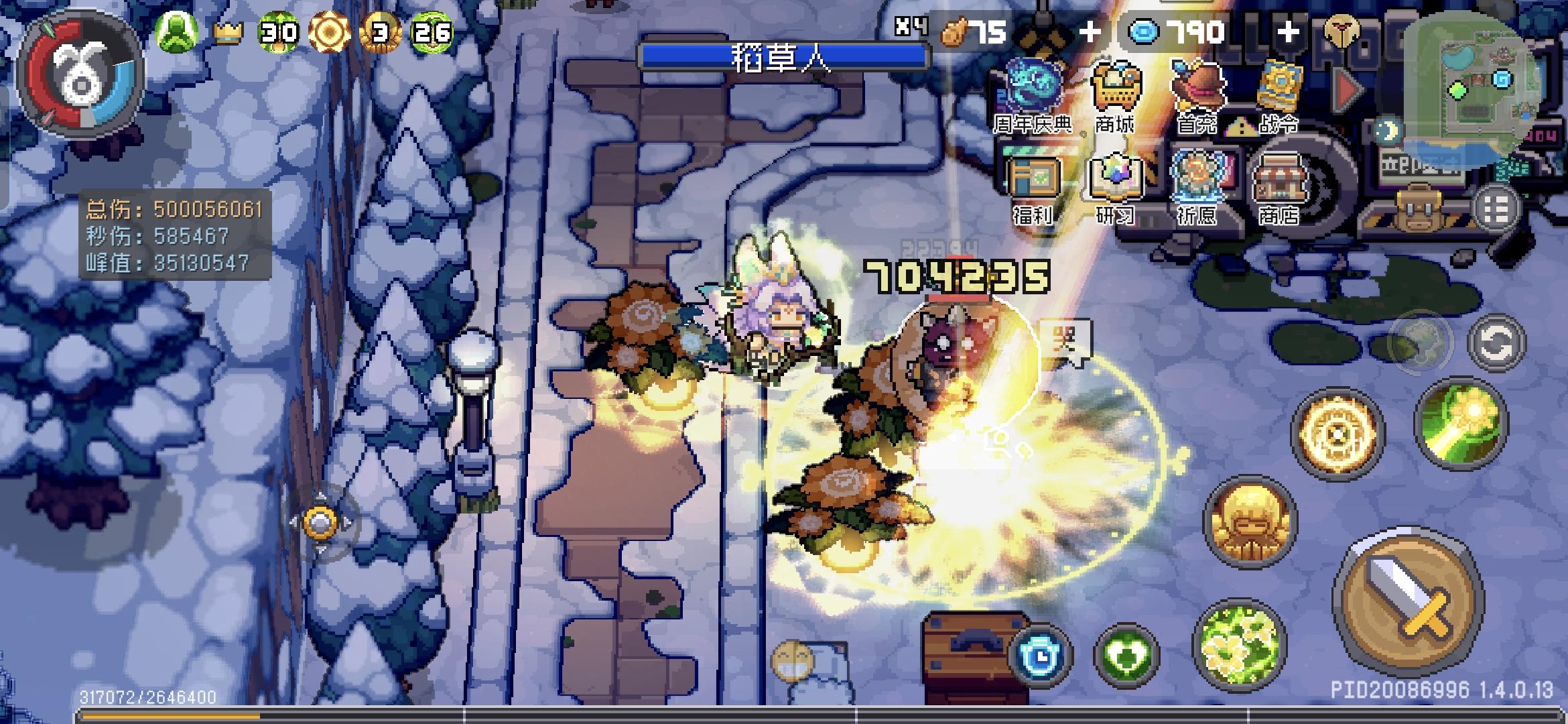
Task: Open character menu via top-left avatar portrait
Action: 77,74
